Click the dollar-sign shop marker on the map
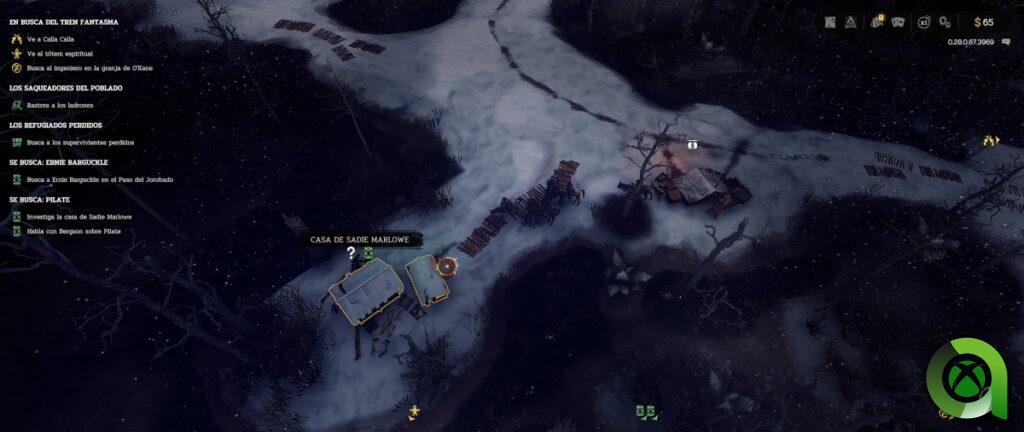 [x=691, y=145]
